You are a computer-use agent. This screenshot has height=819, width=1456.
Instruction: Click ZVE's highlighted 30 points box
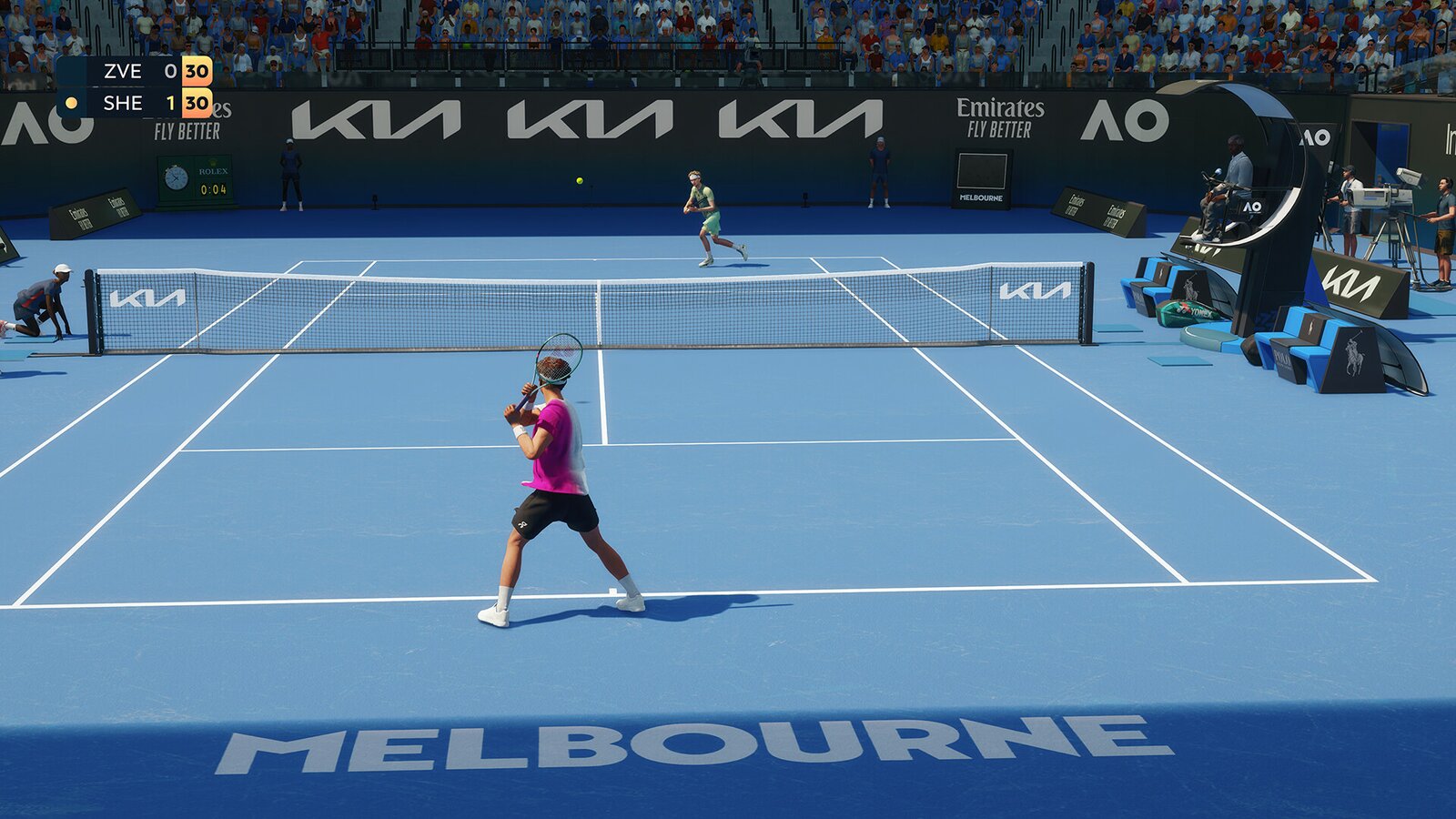click(x=197, y=72)
